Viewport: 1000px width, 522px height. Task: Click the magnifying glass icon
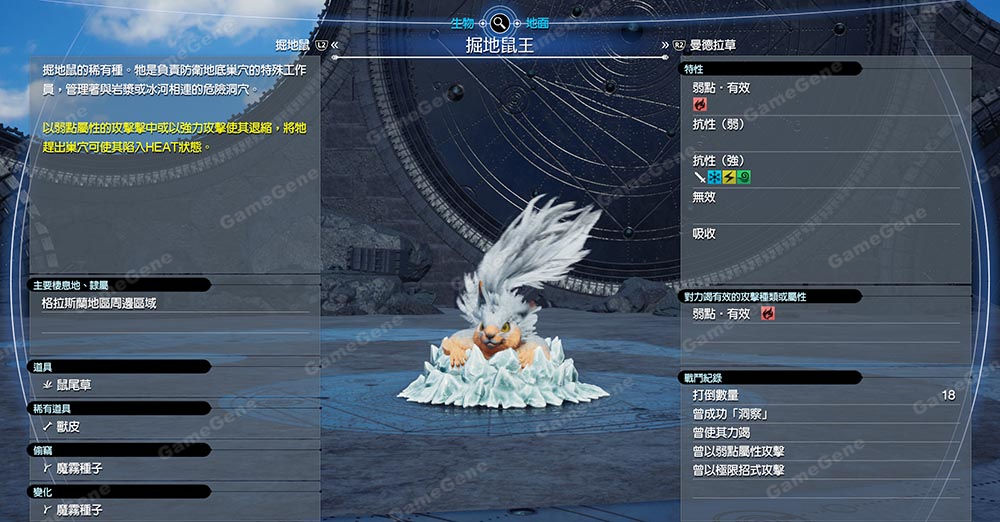[499, 22]
